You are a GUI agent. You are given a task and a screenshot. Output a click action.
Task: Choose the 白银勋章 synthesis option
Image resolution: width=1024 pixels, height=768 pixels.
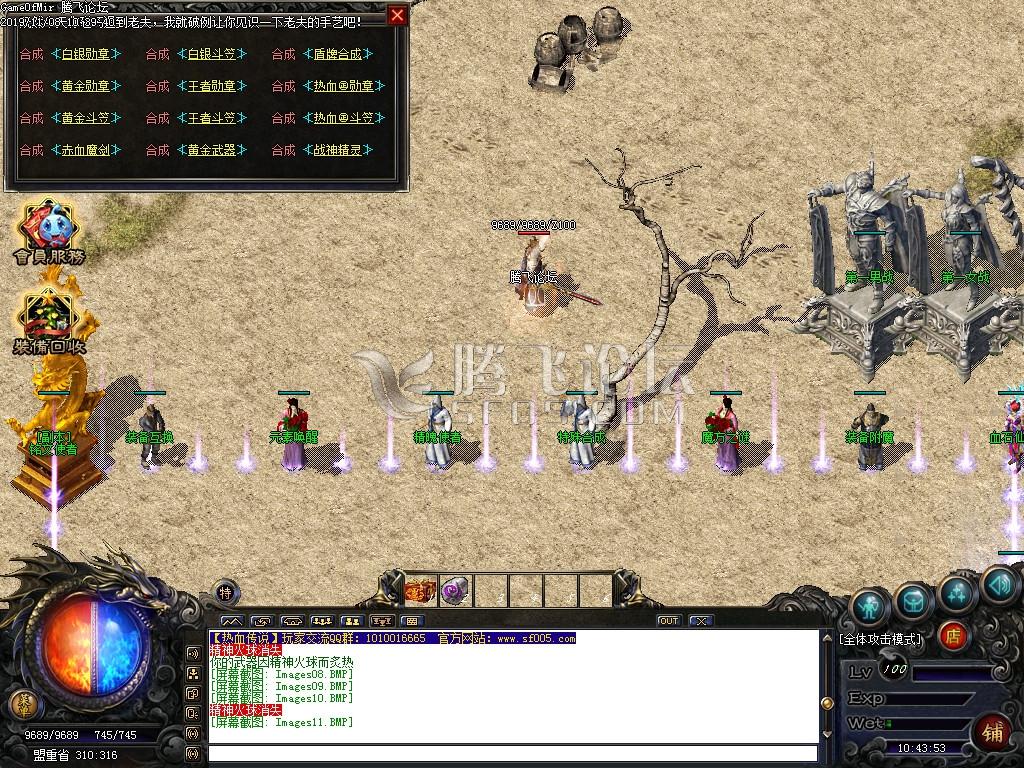click(x=85, y=54)
